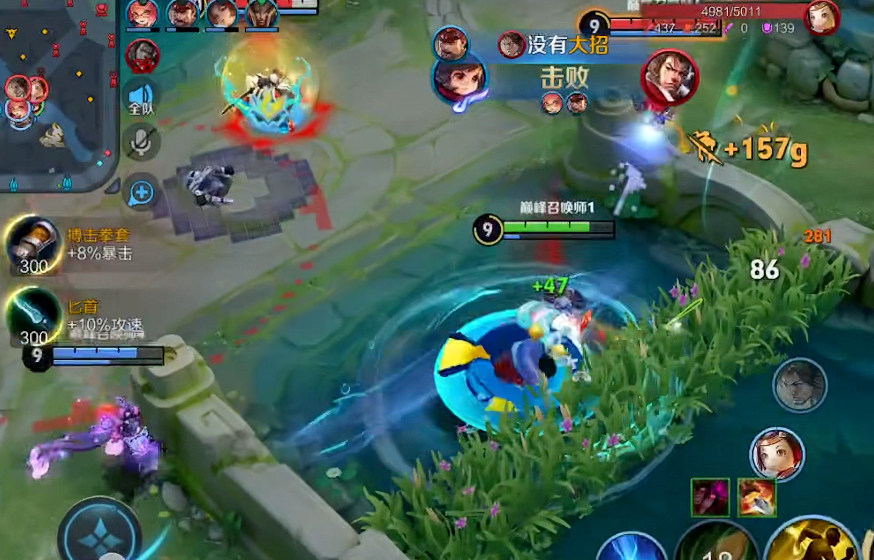Tap the minimap
The image size is (874, 560).
[x=58, y=95]
